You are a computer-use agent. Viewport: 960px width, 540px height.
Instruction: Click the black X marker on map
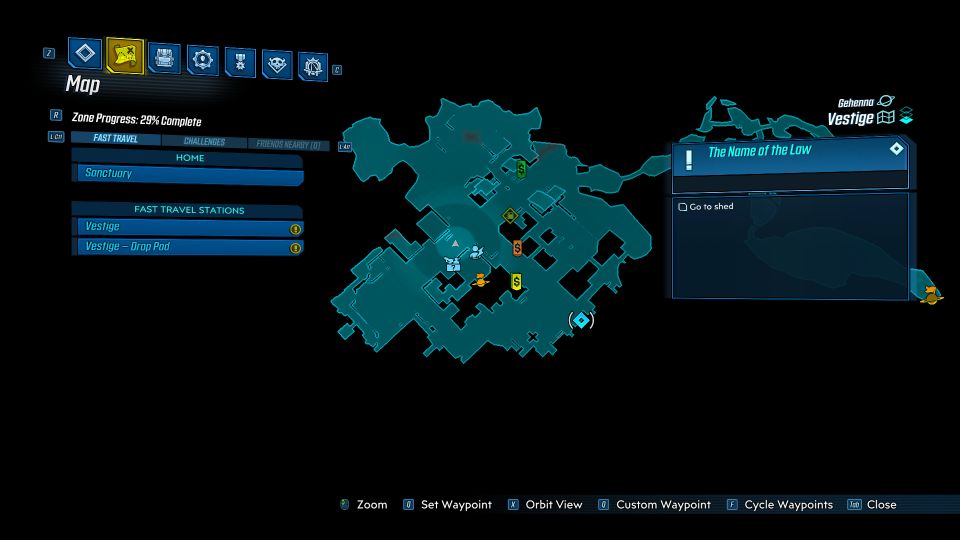[532, 336]
